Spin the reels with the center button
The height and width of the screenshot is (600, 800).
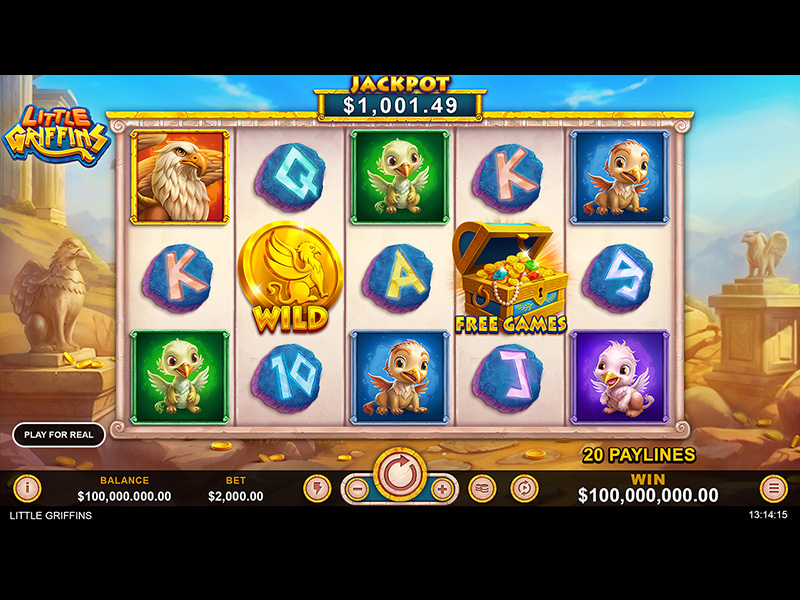400,472
